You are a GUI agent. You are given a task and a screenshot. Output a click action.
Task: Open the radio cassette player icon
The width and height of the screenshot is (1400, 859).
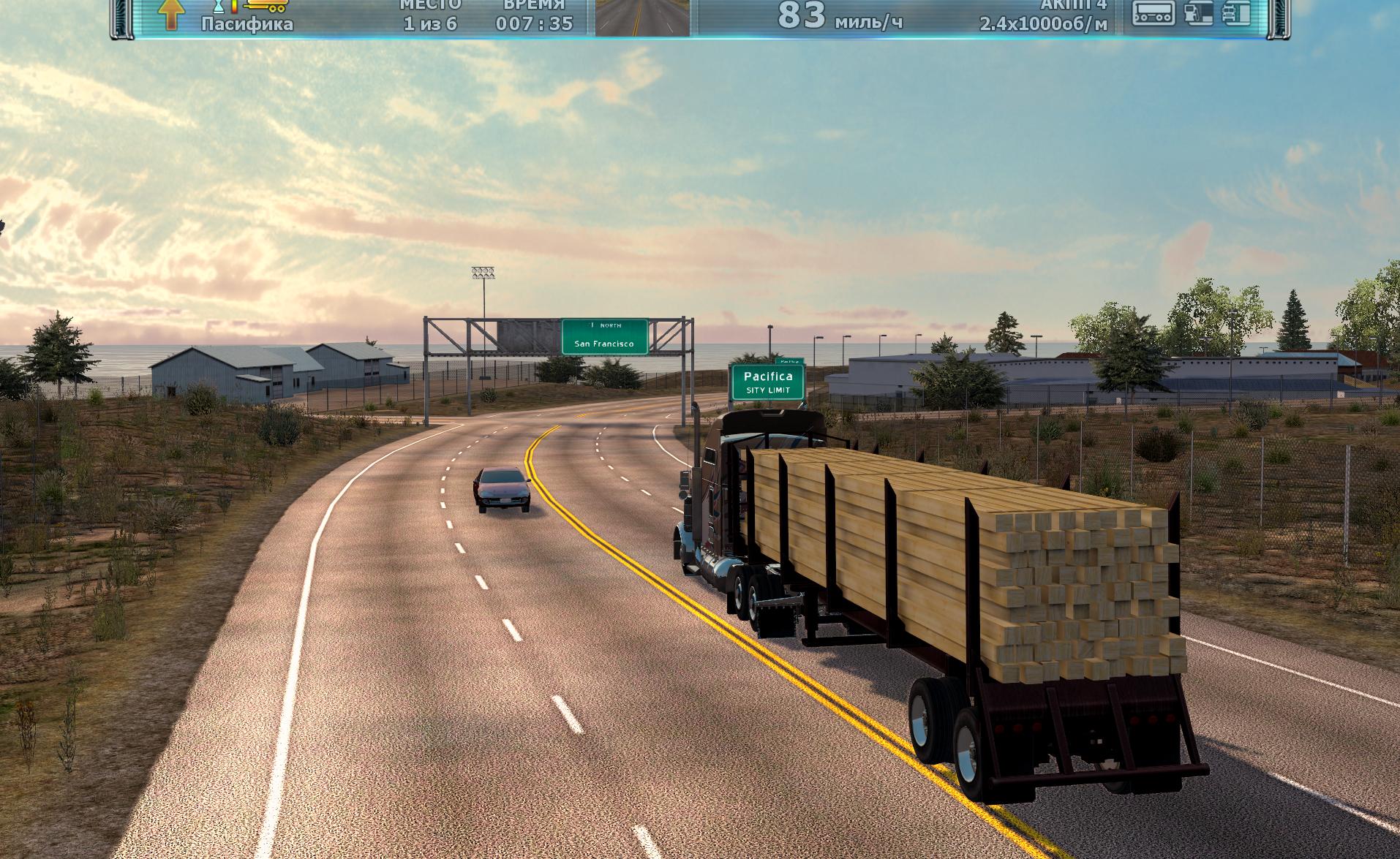click(1153, 13)
